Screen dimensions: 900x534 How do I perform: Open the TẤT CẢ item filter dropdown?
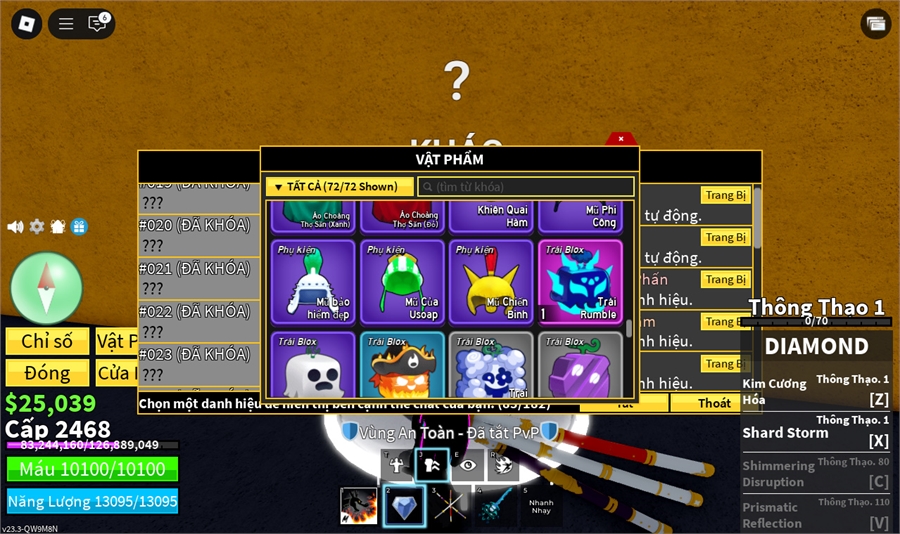339,187
